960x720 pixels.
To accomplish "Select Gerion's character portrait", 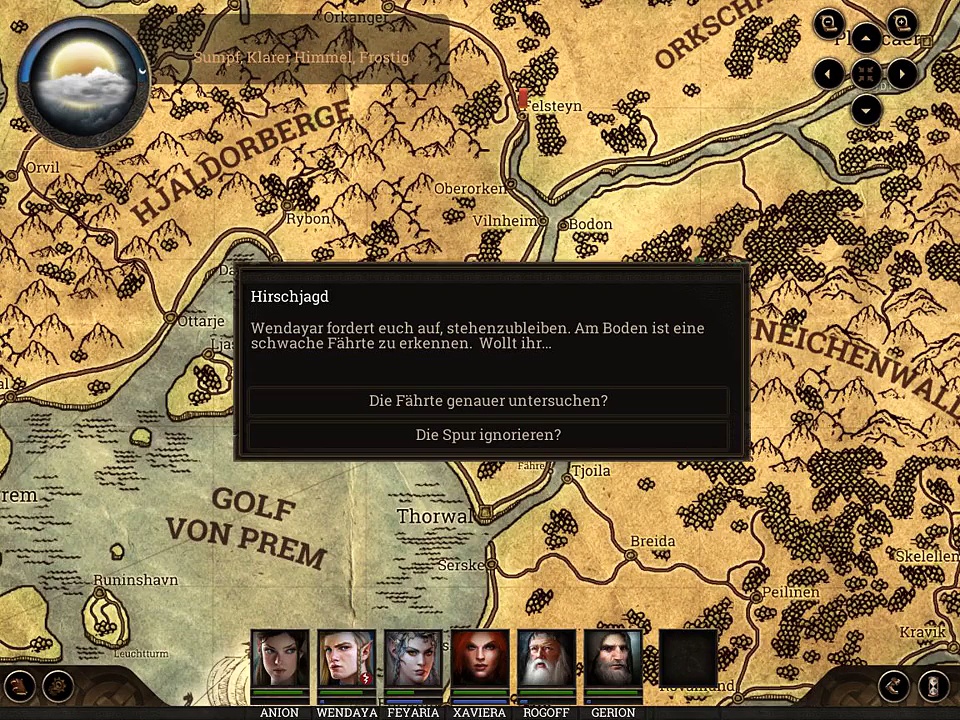I will [x=613, y=658].
